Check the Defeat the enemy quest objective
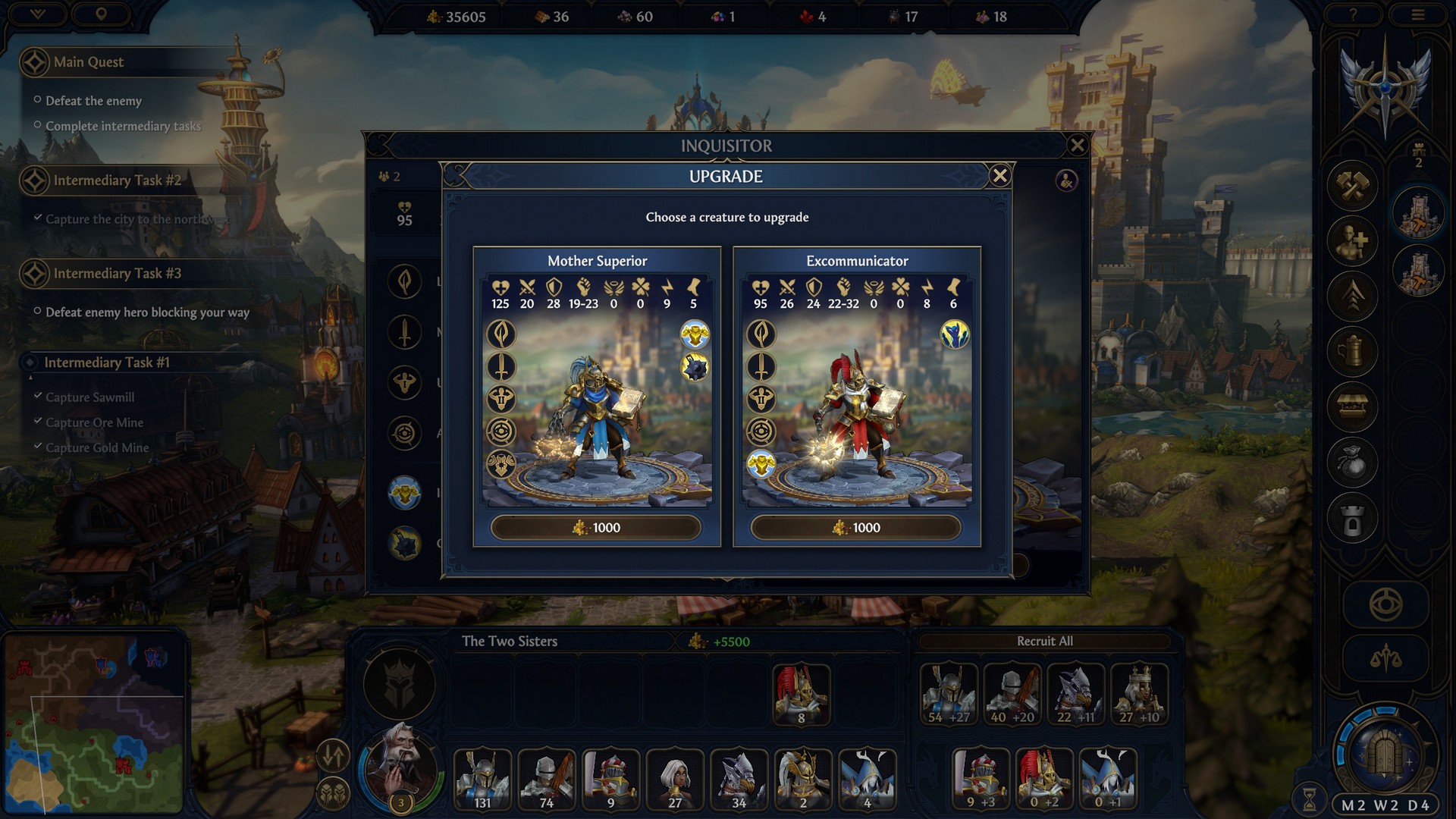The width and height of the screenshot is (1456, 819). [x=93, y=100]
